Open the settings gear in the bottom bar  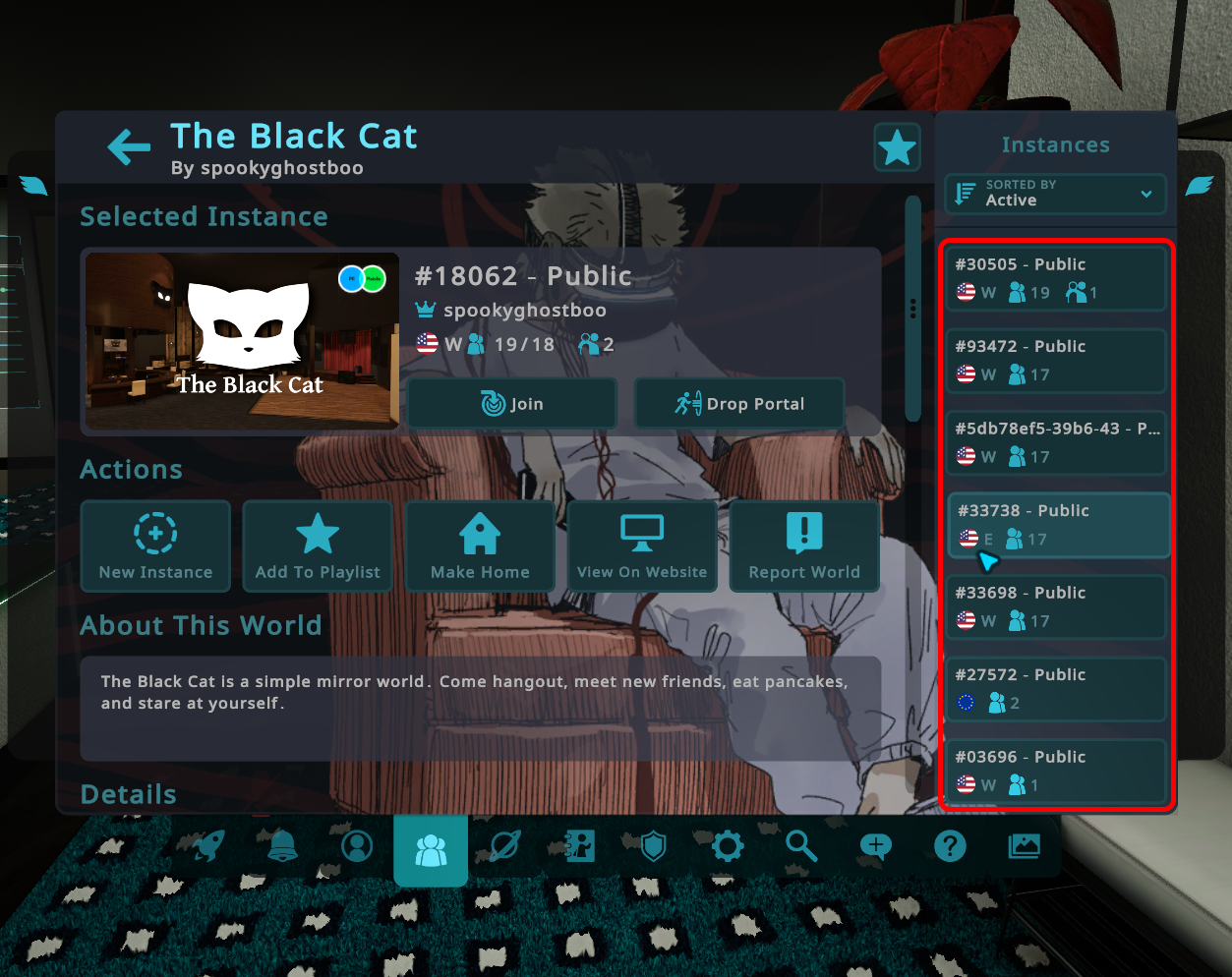click(x=728, y=846)
